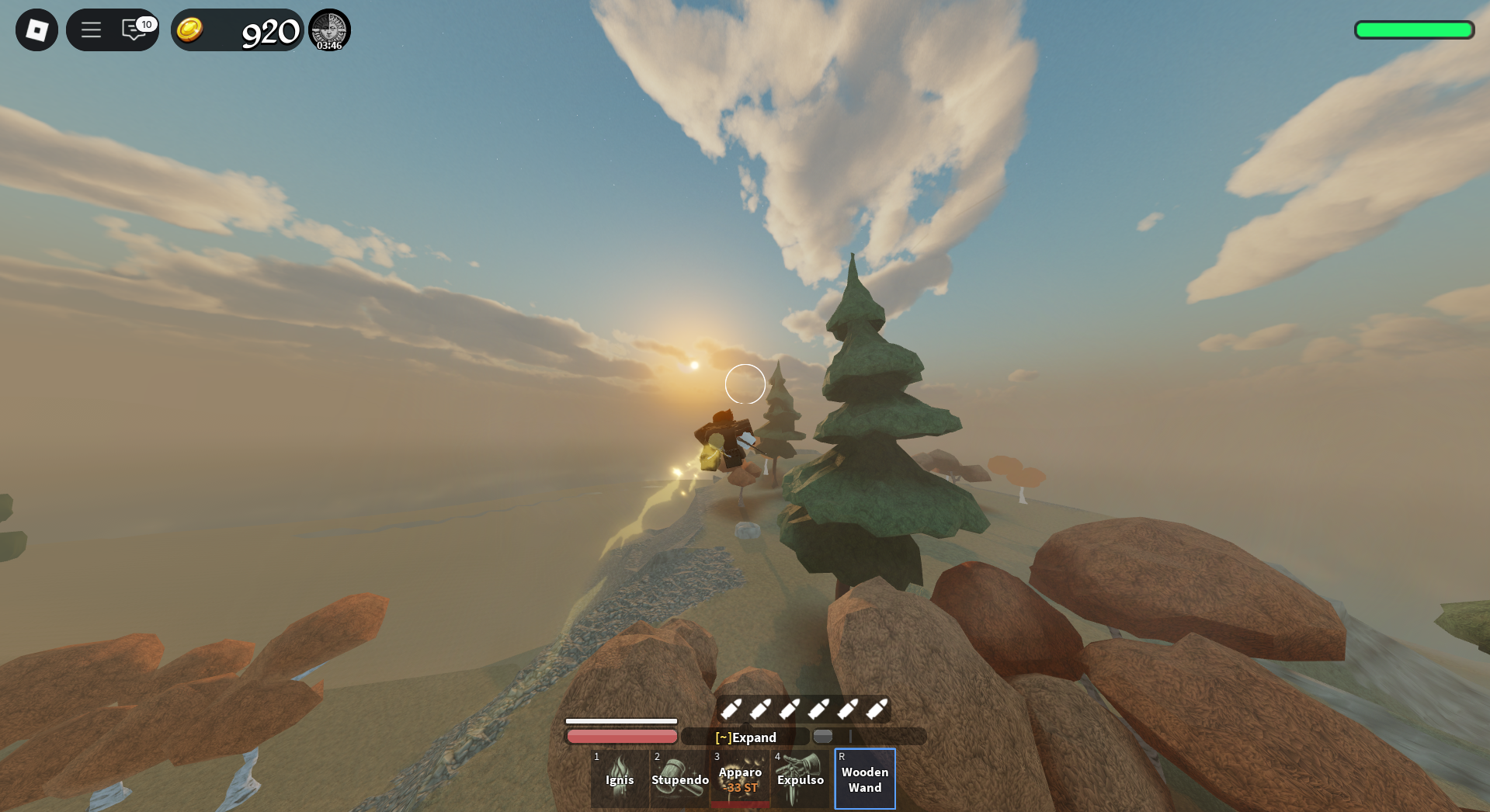Open the hamburger navigation menu
This screenshot has width=1490, height=812.
click(91, 29)
